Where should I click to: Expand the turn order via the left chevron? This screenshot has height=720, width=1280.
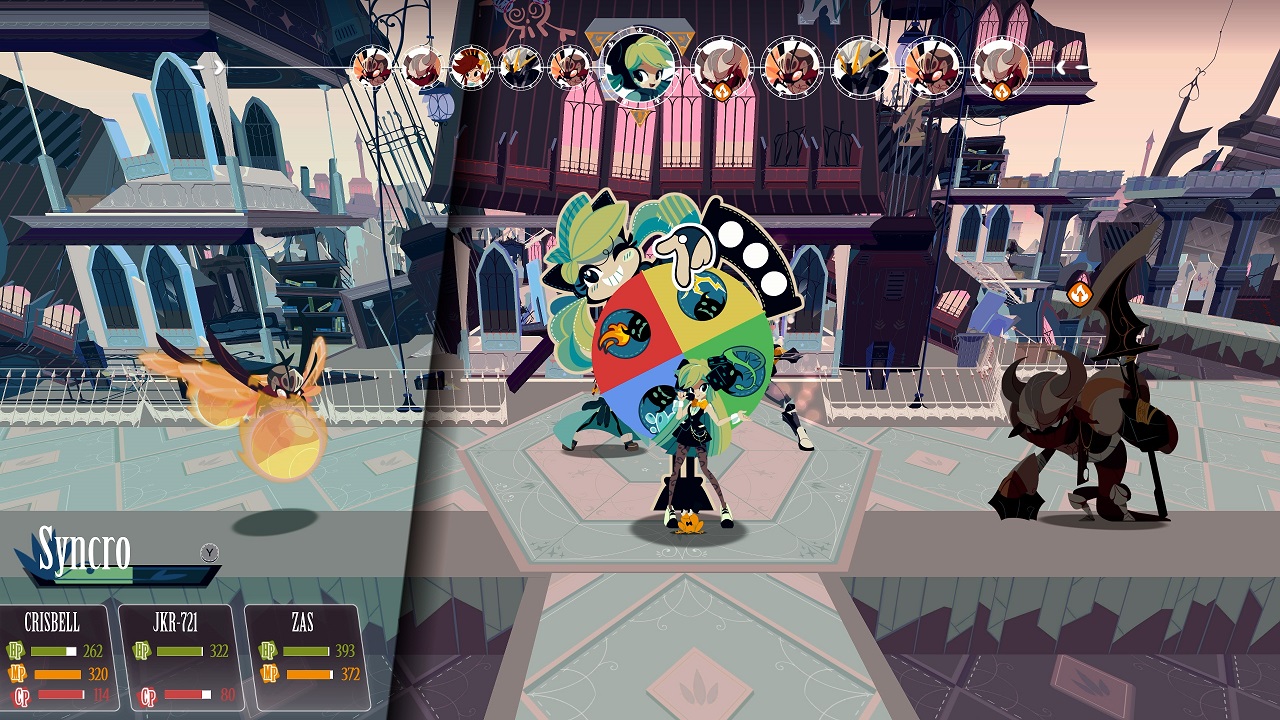tap(218, 68)
